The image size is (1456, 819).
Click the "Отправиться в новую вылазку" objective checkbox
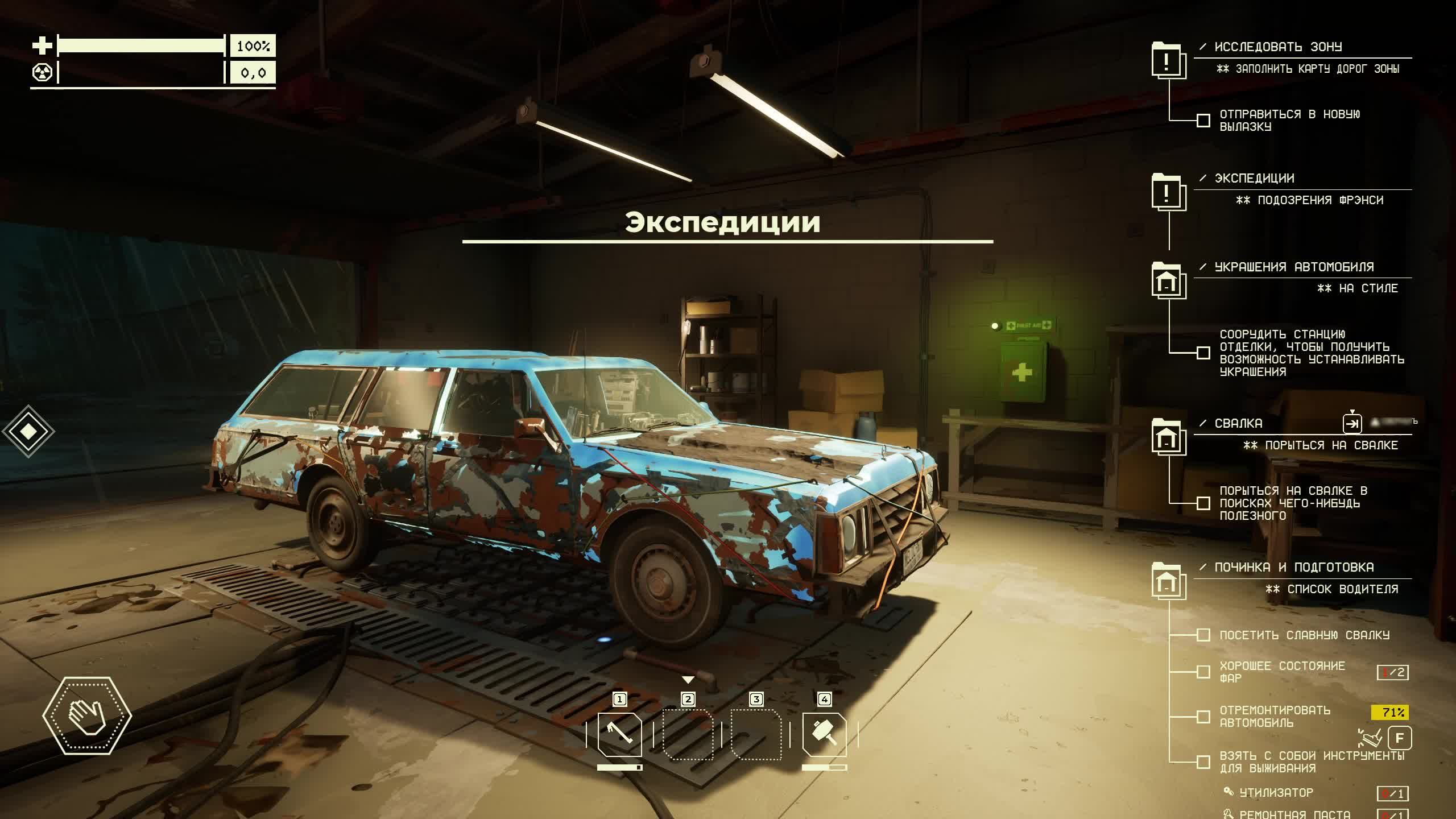click(x=1203, y=121)
